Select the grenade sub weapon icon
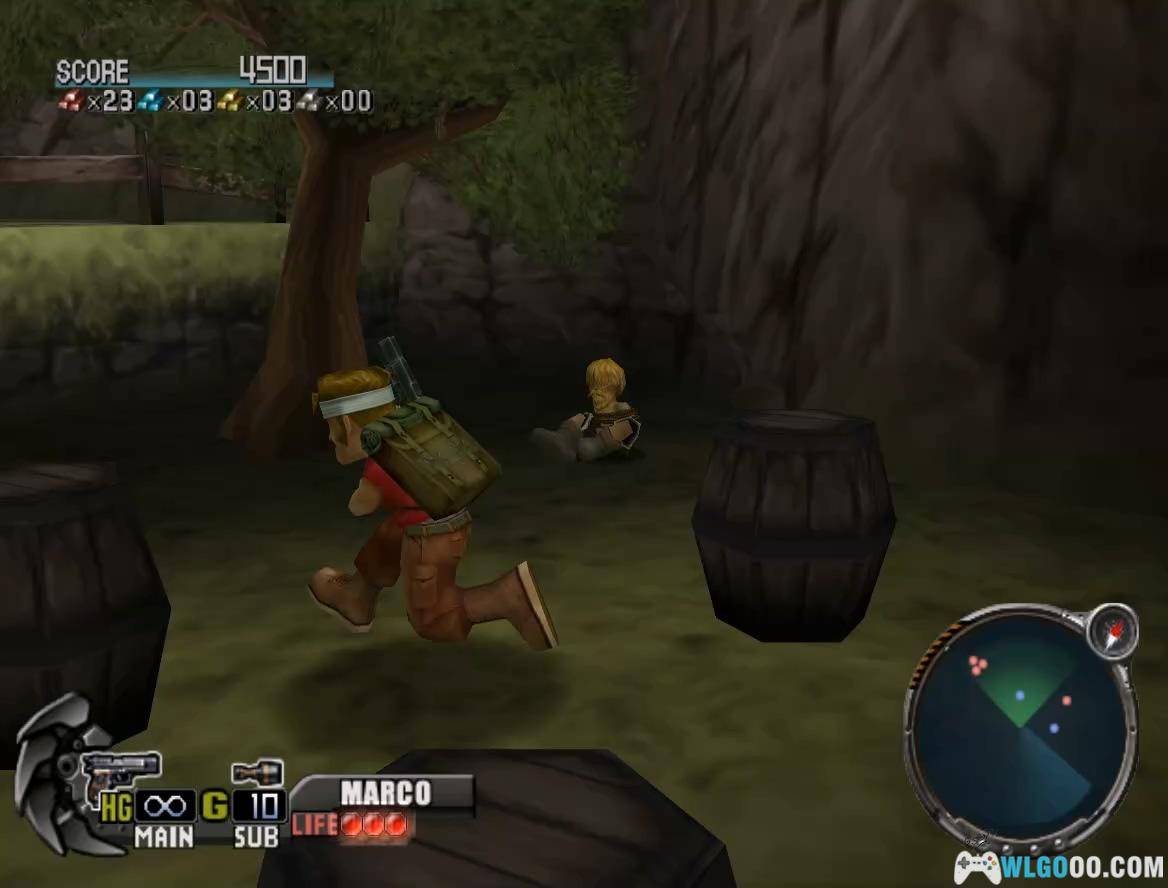Viewport: 1168px width, 888px height. (257, 773)
